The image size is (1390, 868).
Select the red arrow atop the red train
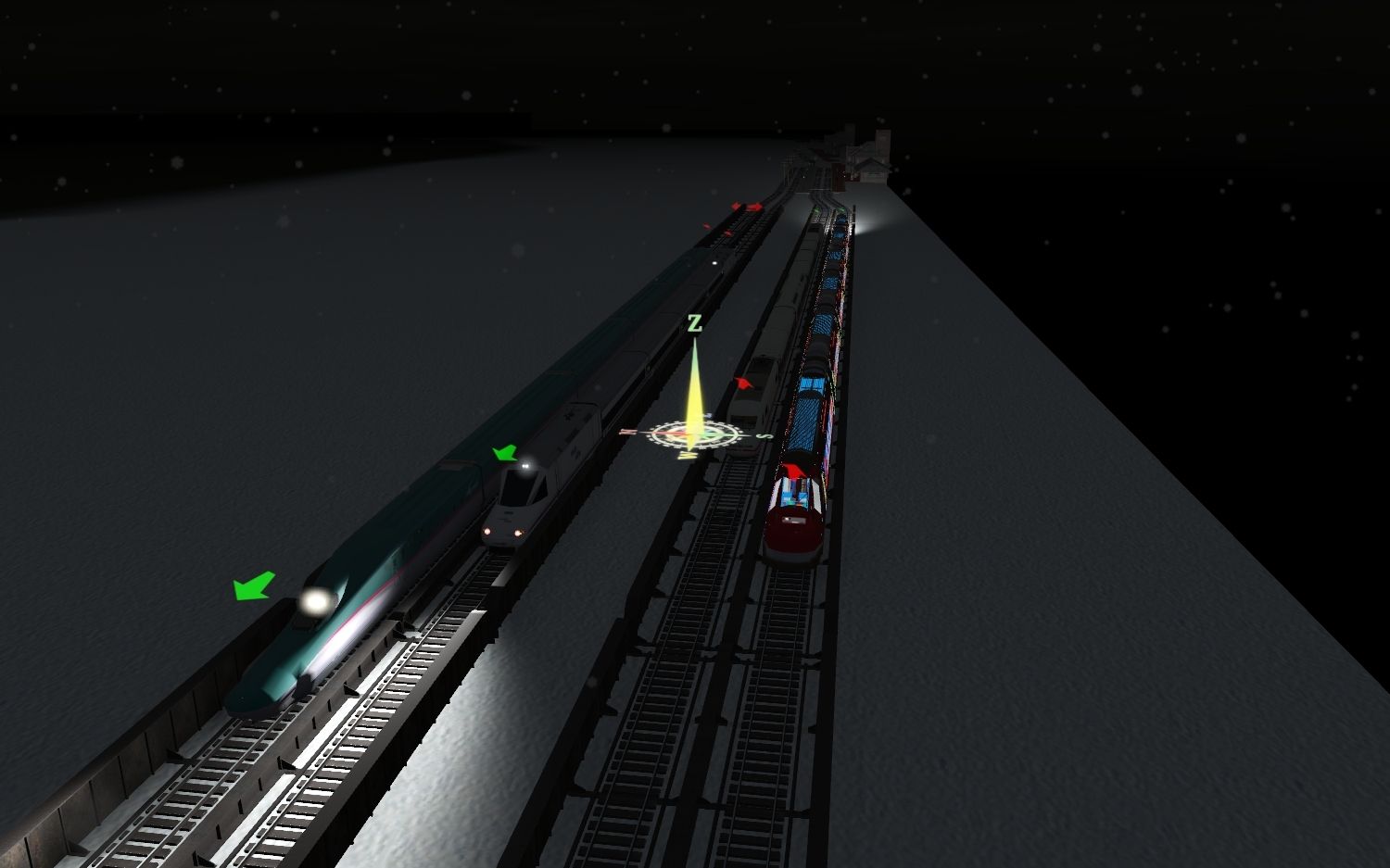793,472
